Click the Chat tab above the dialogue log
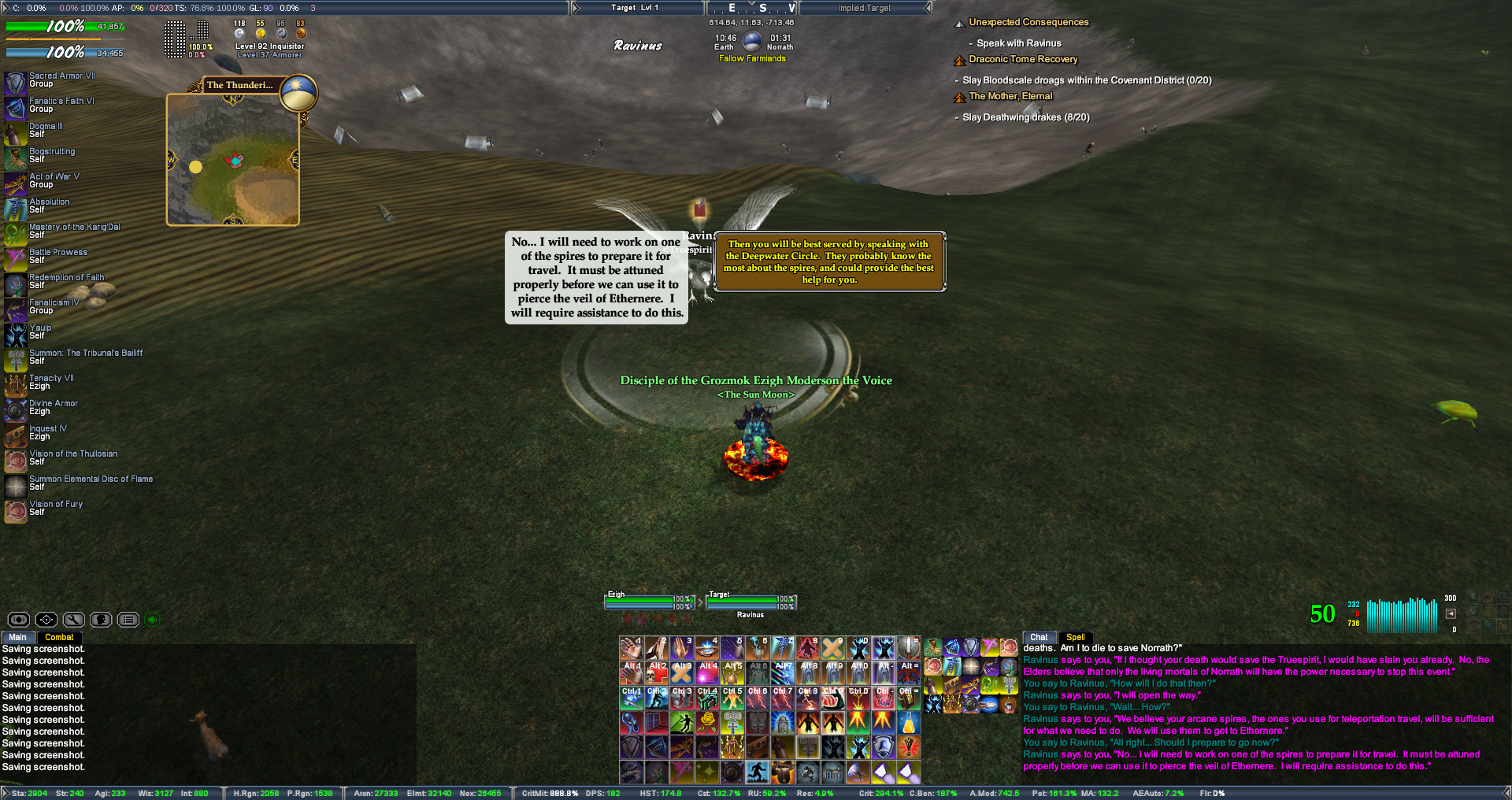This screenshot has width=1512, height=800. (x=1039, y=637)
